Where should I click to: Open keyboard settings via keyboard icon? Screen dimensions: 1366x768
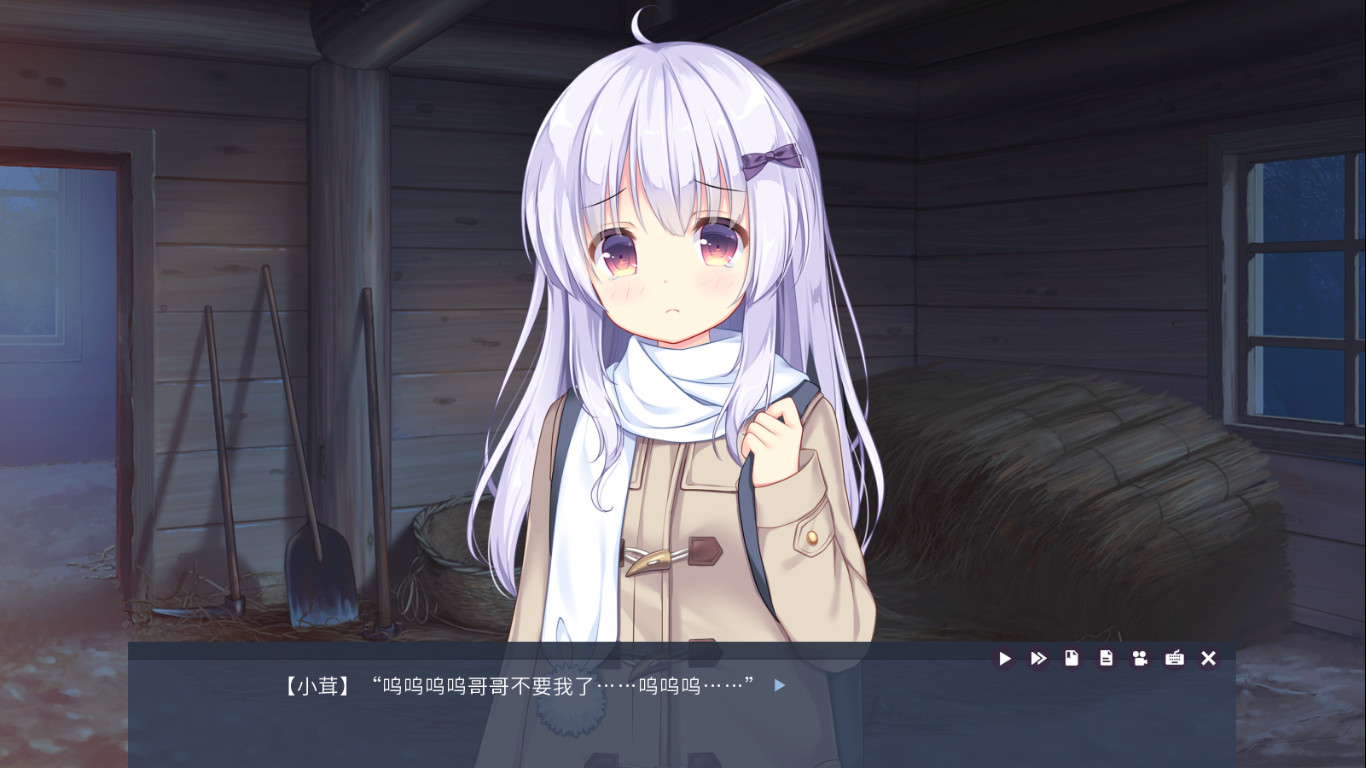click(x=1175, y=658)
